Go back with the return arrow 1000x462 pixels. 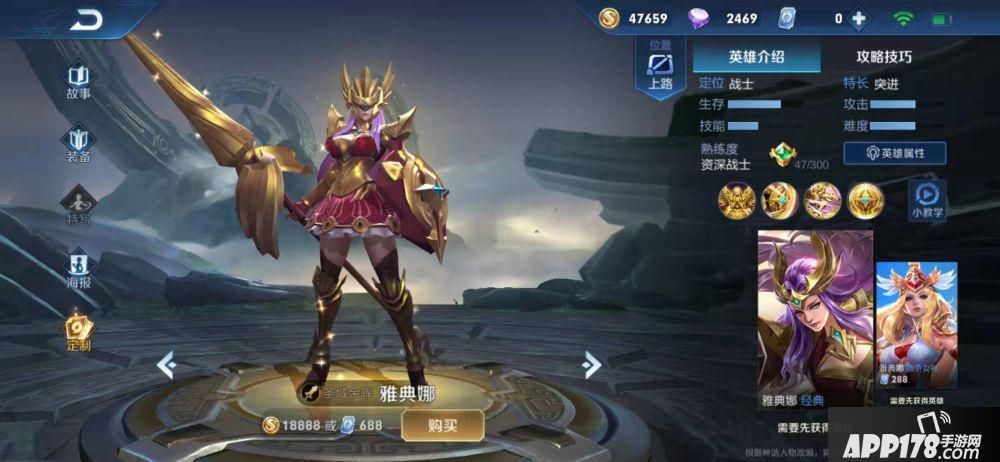point(87,19)
